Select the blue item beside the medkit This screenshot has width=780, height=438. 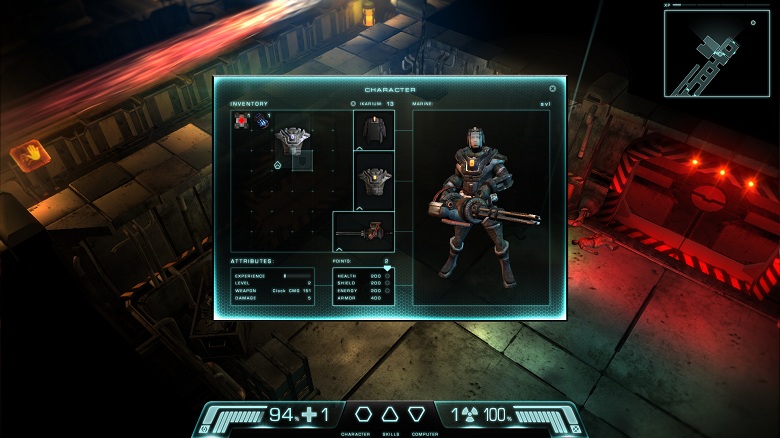click(x=260, y=120)
